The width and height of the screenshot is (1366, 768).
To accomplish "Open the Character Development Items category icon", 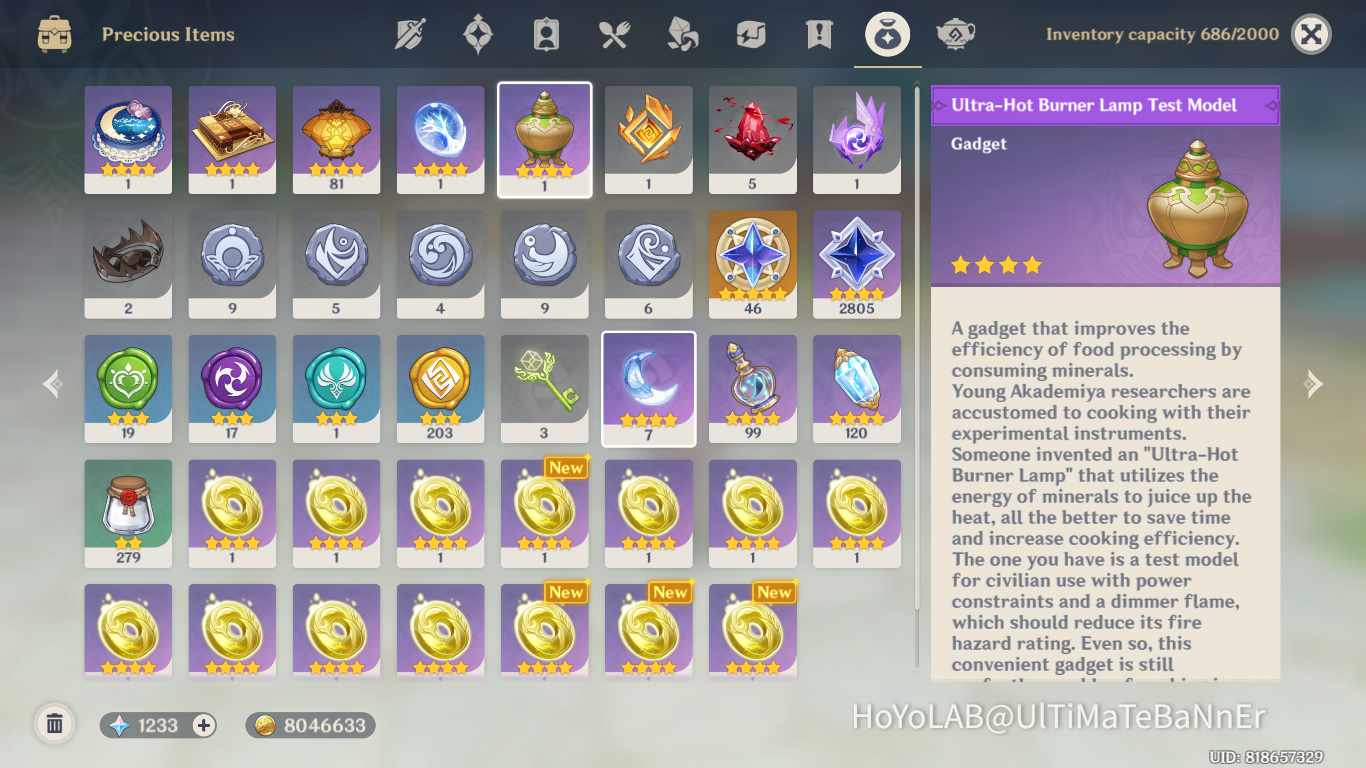I will [545, 33].
